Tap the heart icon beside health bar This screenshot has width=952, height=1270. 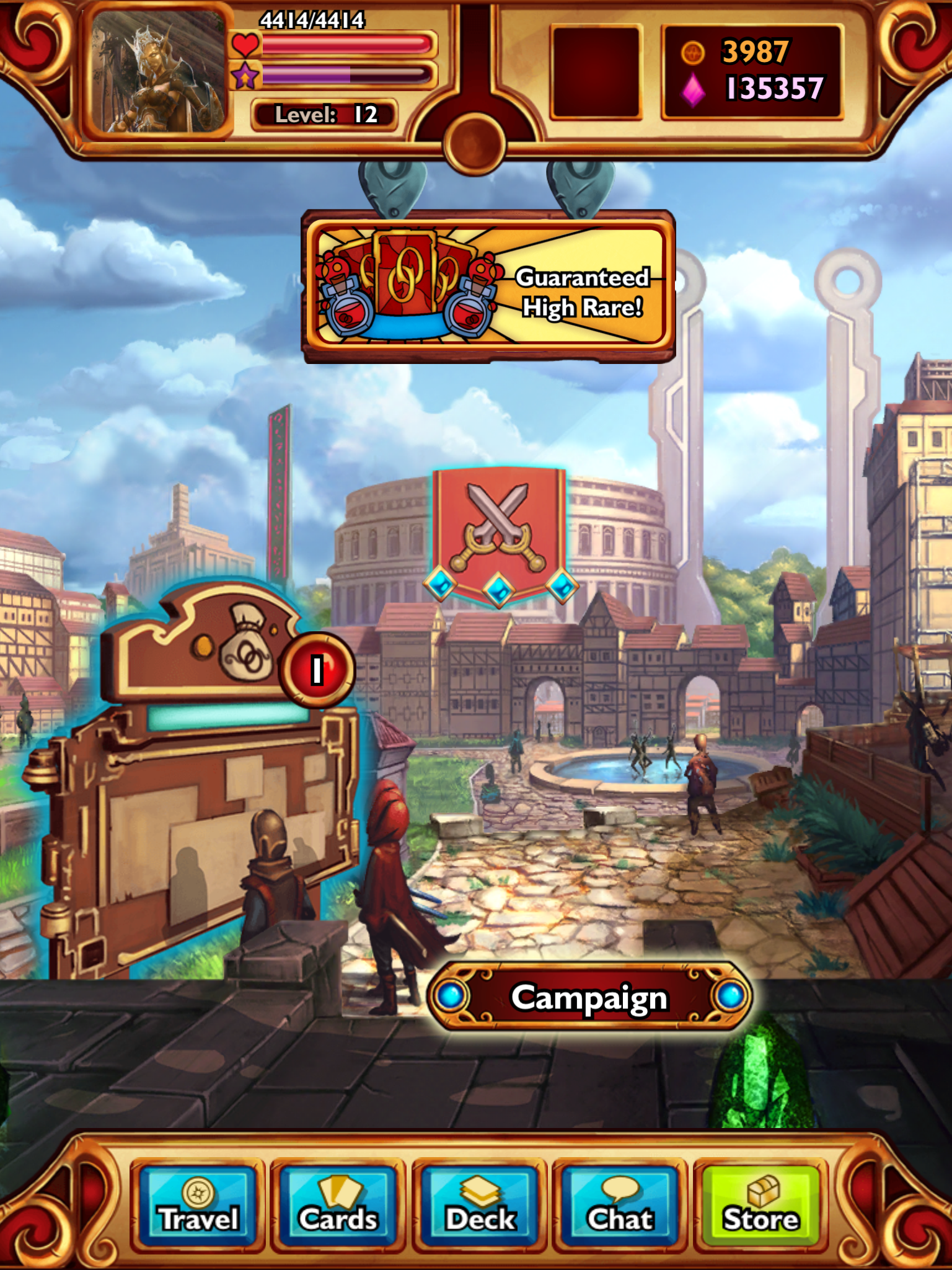click(x=246, y=45)
